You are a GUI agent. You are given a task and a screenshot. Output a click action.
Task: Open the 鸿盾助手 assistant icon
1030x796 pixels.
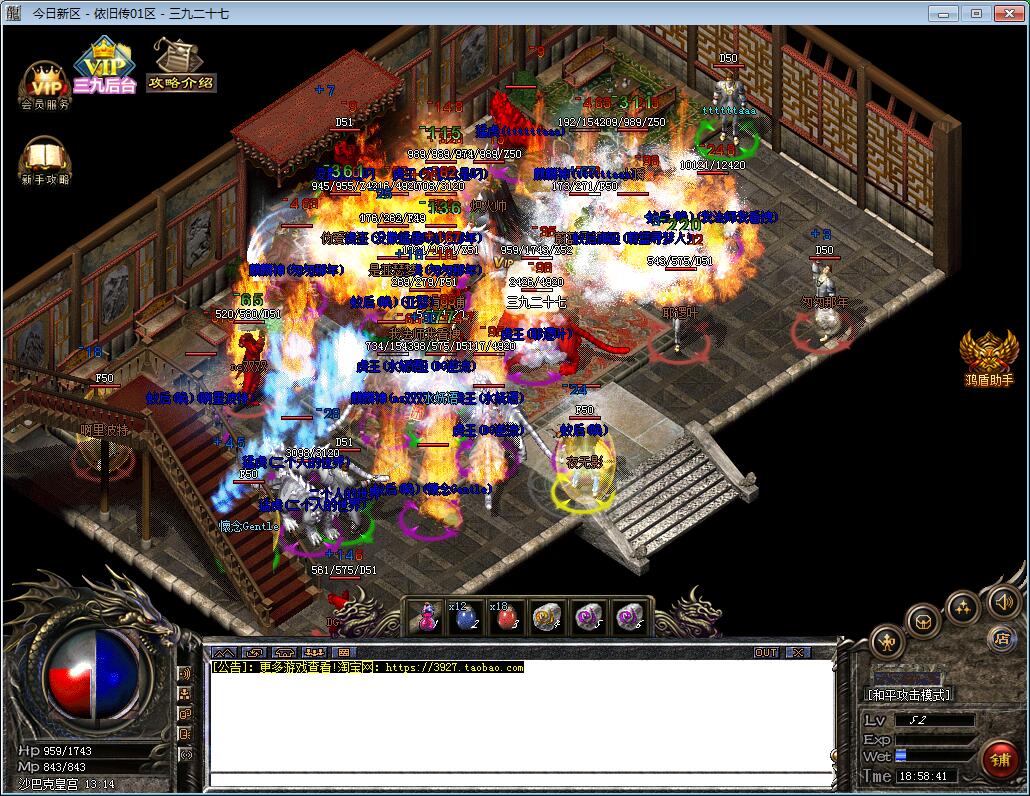[988, 357]
